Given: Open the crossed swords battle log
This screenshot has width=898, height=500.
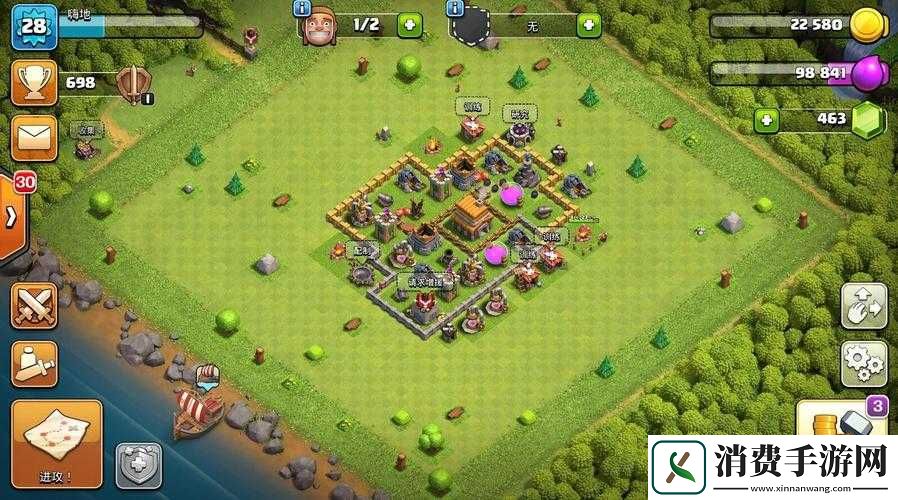Looking at the screenshot, I should (x=33, y=305).
